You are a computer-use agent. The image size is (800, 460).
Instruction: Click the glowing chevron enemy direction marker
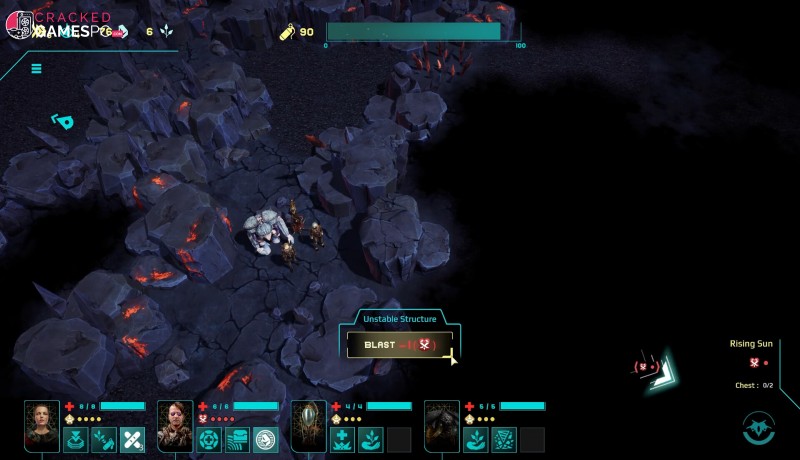(x=661, y=368)
